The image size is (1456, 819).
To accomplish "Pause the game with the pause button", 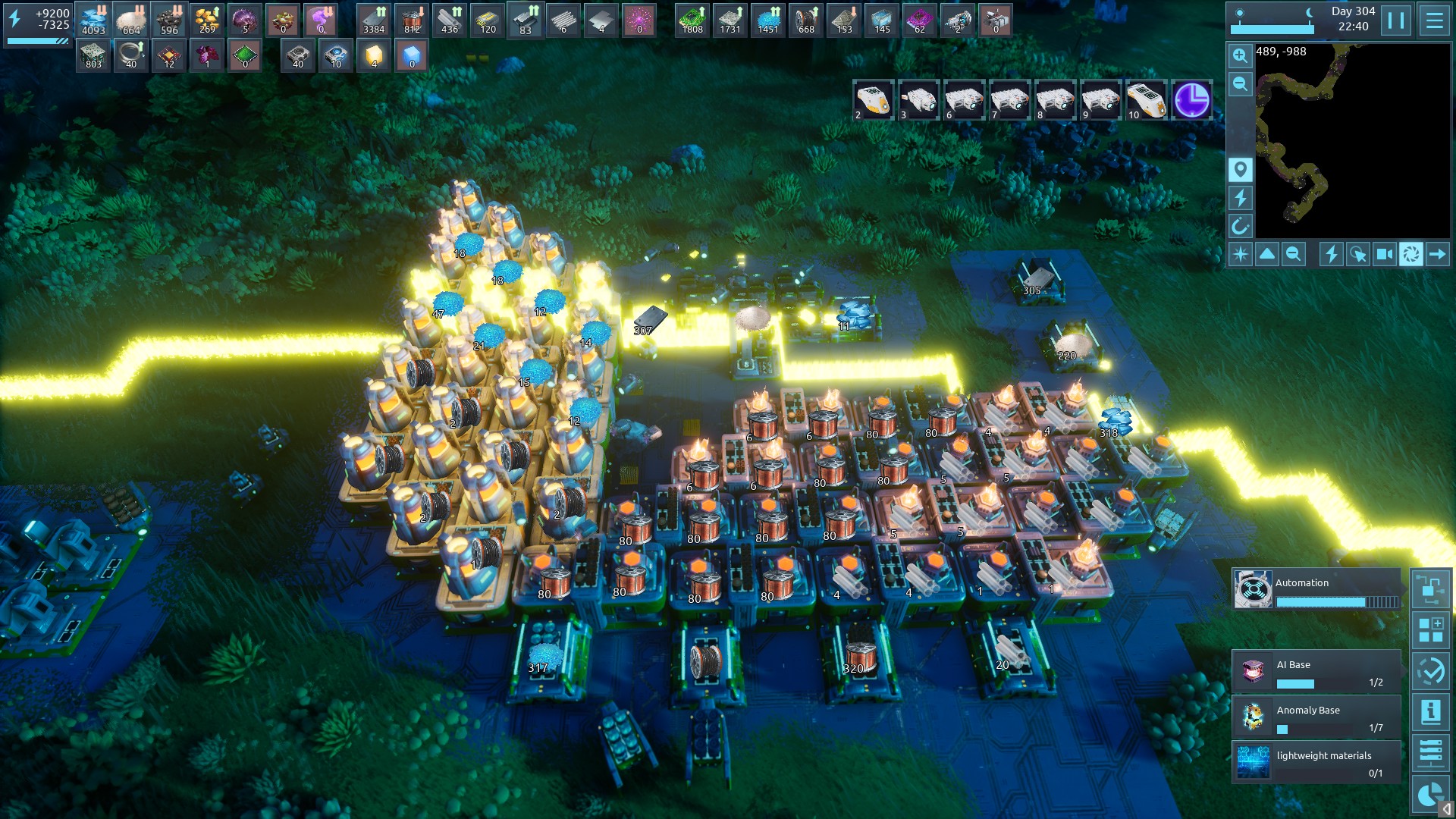I will [1396, 20].
